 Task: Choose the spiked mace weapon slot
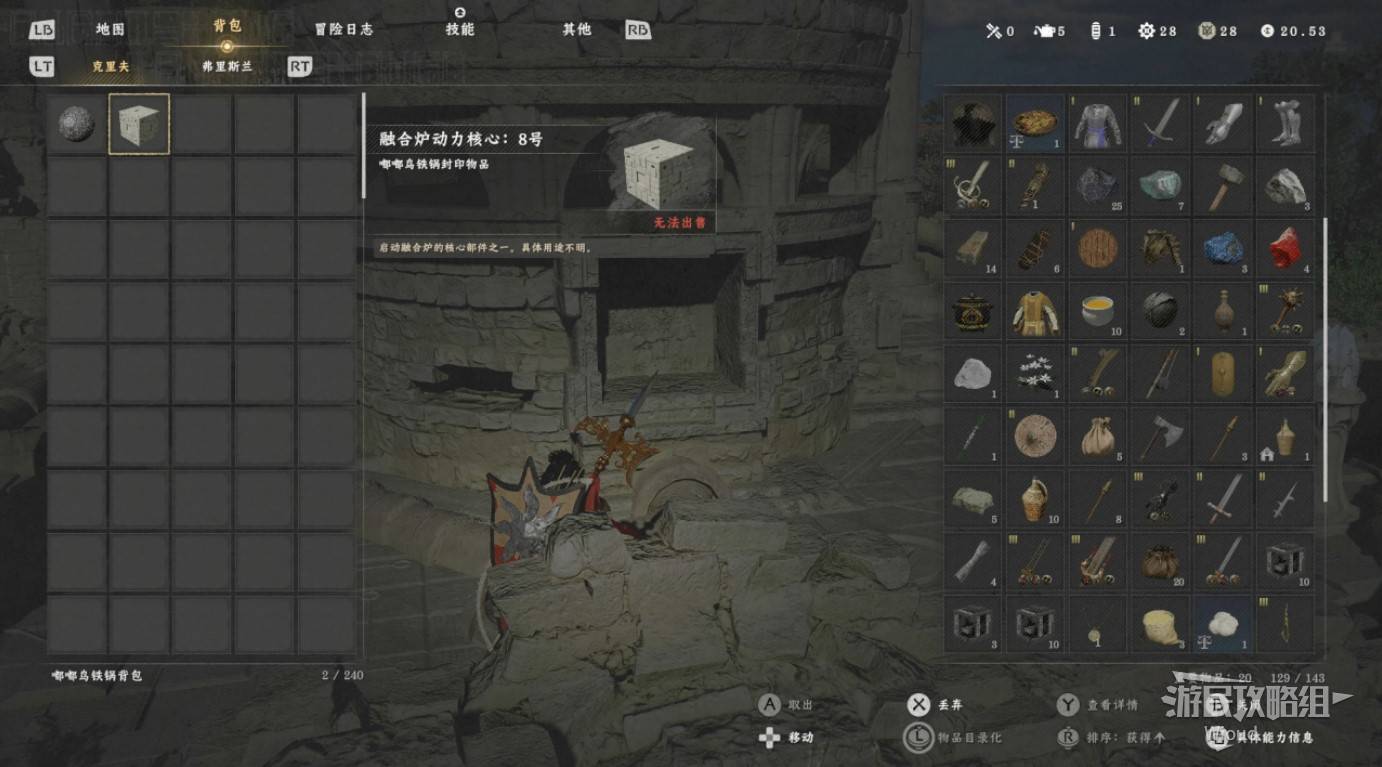coord(1284,311)
